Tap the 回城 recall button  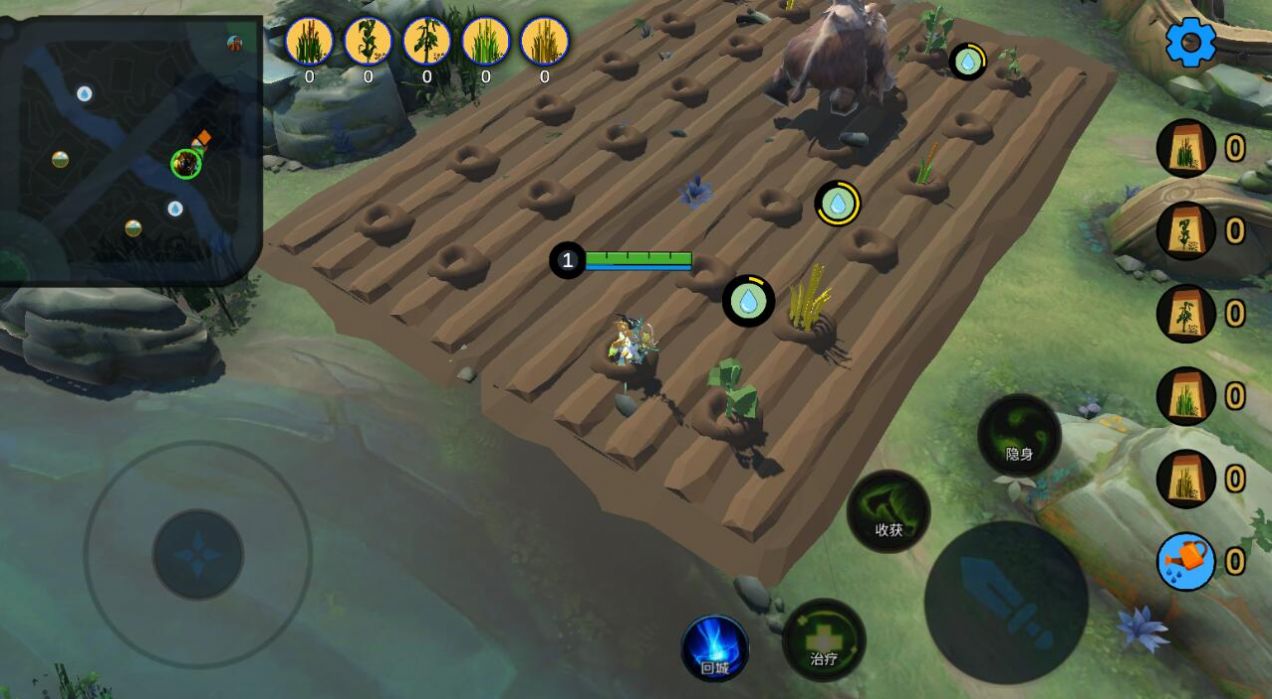point(715,647)
